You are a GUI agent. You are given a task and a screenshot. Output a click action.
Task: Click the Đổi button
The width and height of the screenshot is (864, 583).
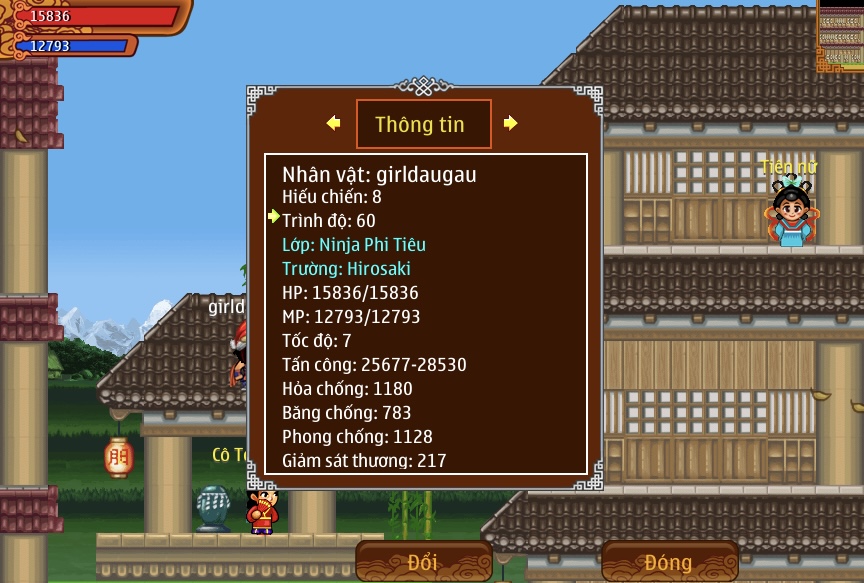[x=424, y=562]
